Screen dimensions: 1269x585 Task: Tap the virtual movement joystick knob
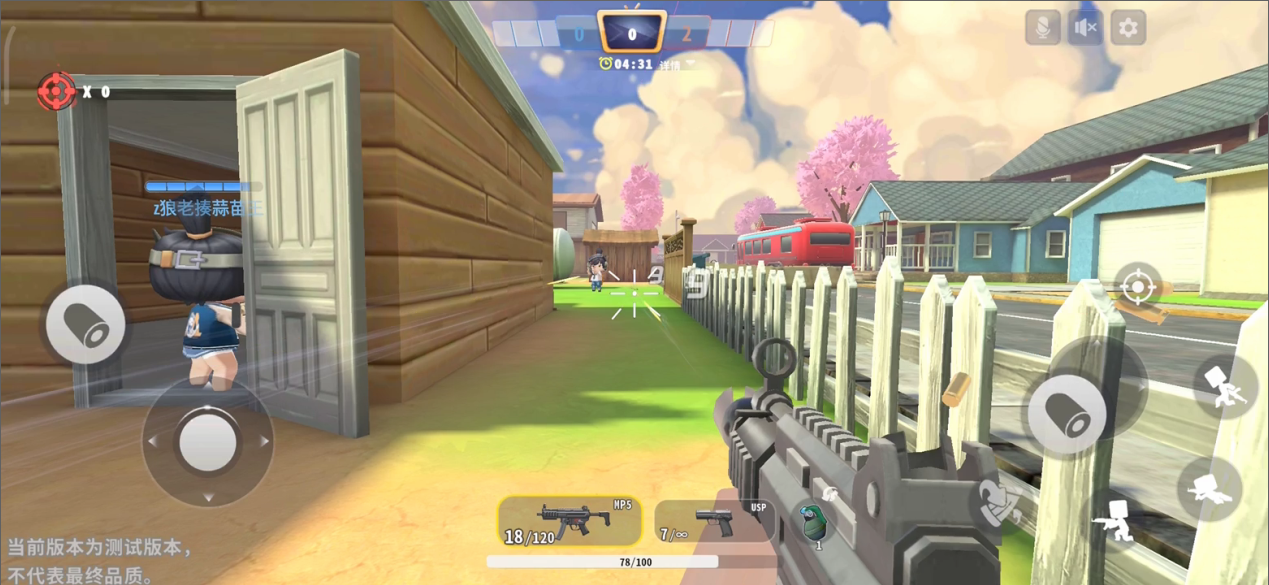coord(208,440)
